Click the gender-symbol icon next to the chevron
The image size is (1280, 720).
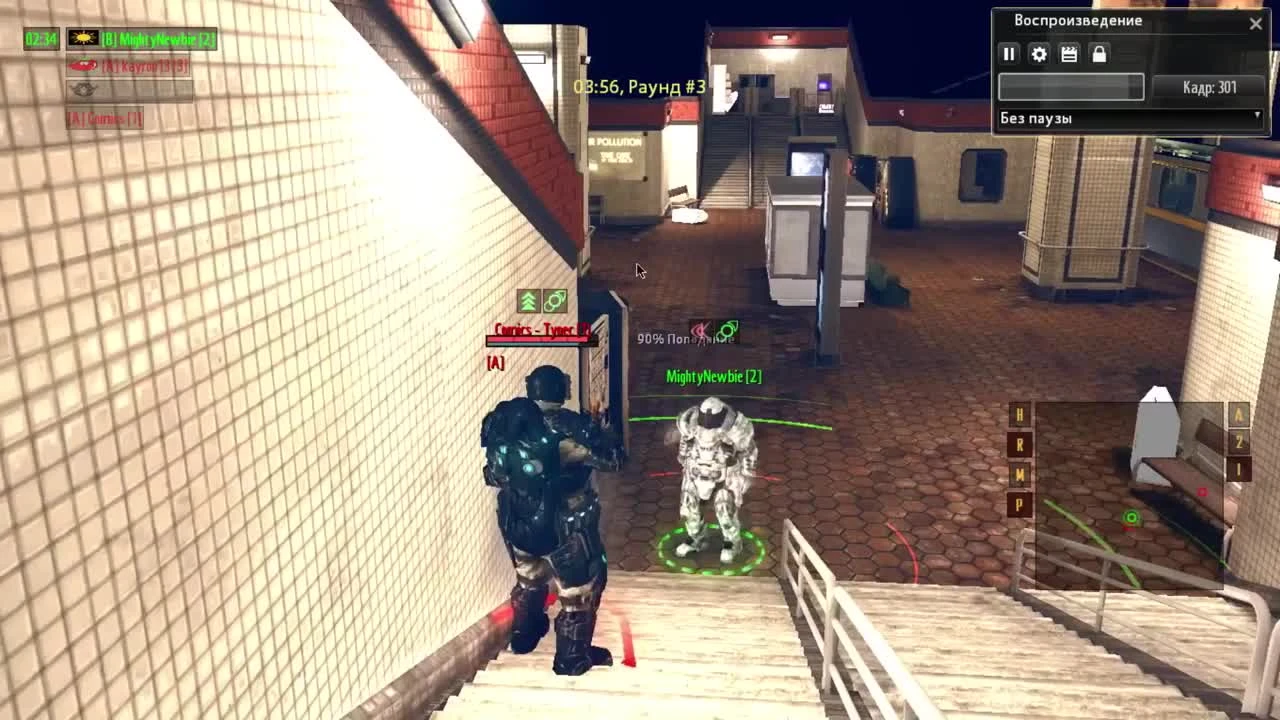(x=556, y=298)
